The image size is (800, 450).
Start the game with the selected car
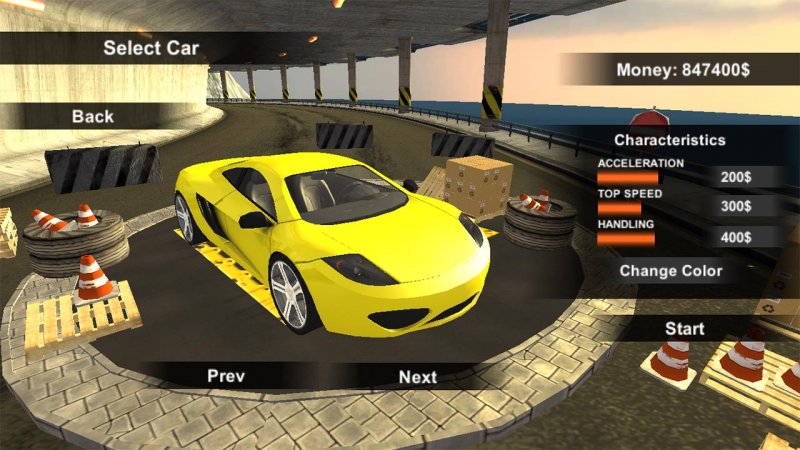tap(685, 328)
